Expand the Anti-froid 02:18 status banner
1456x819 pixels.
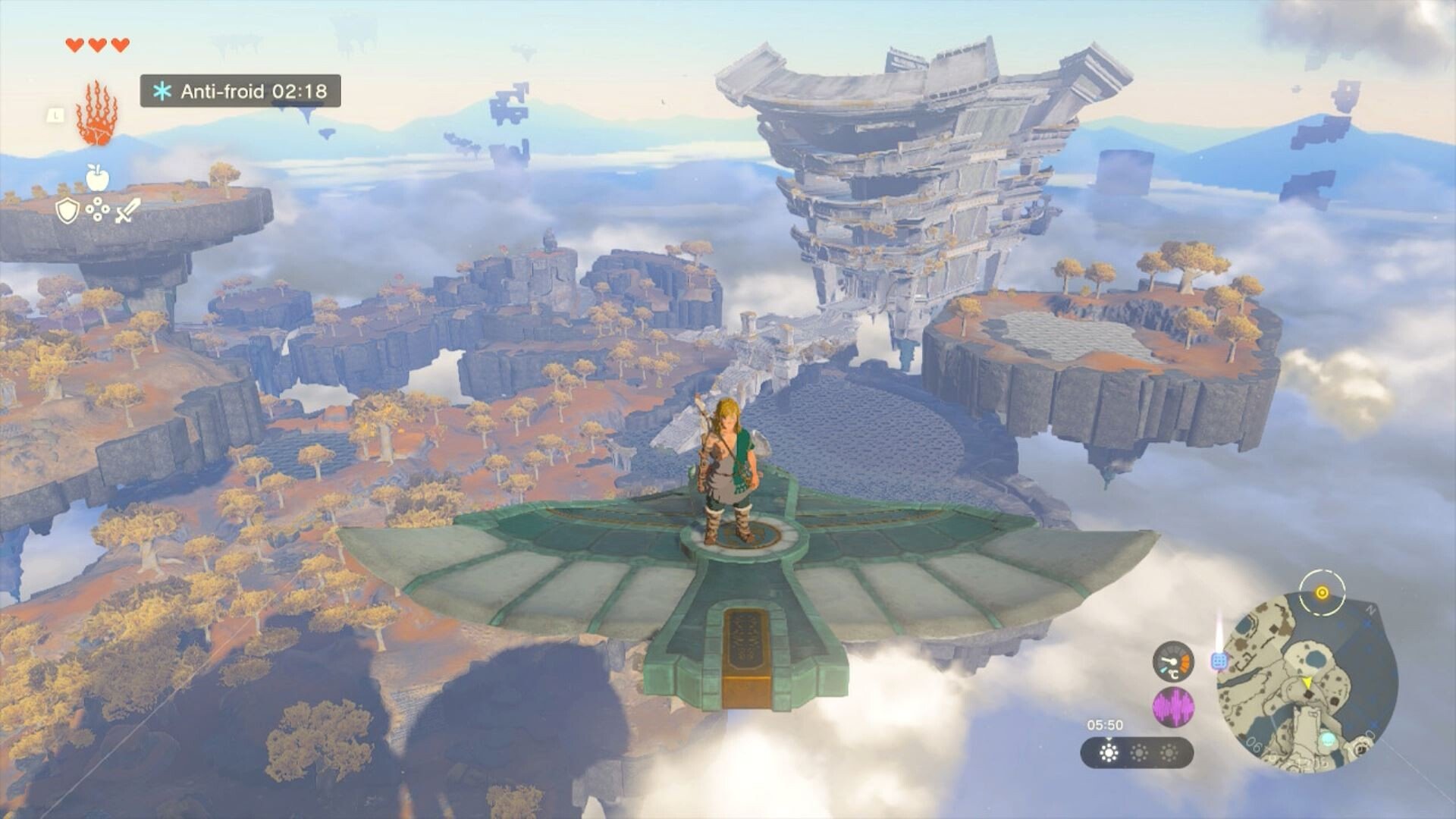(x=240, y=91)
